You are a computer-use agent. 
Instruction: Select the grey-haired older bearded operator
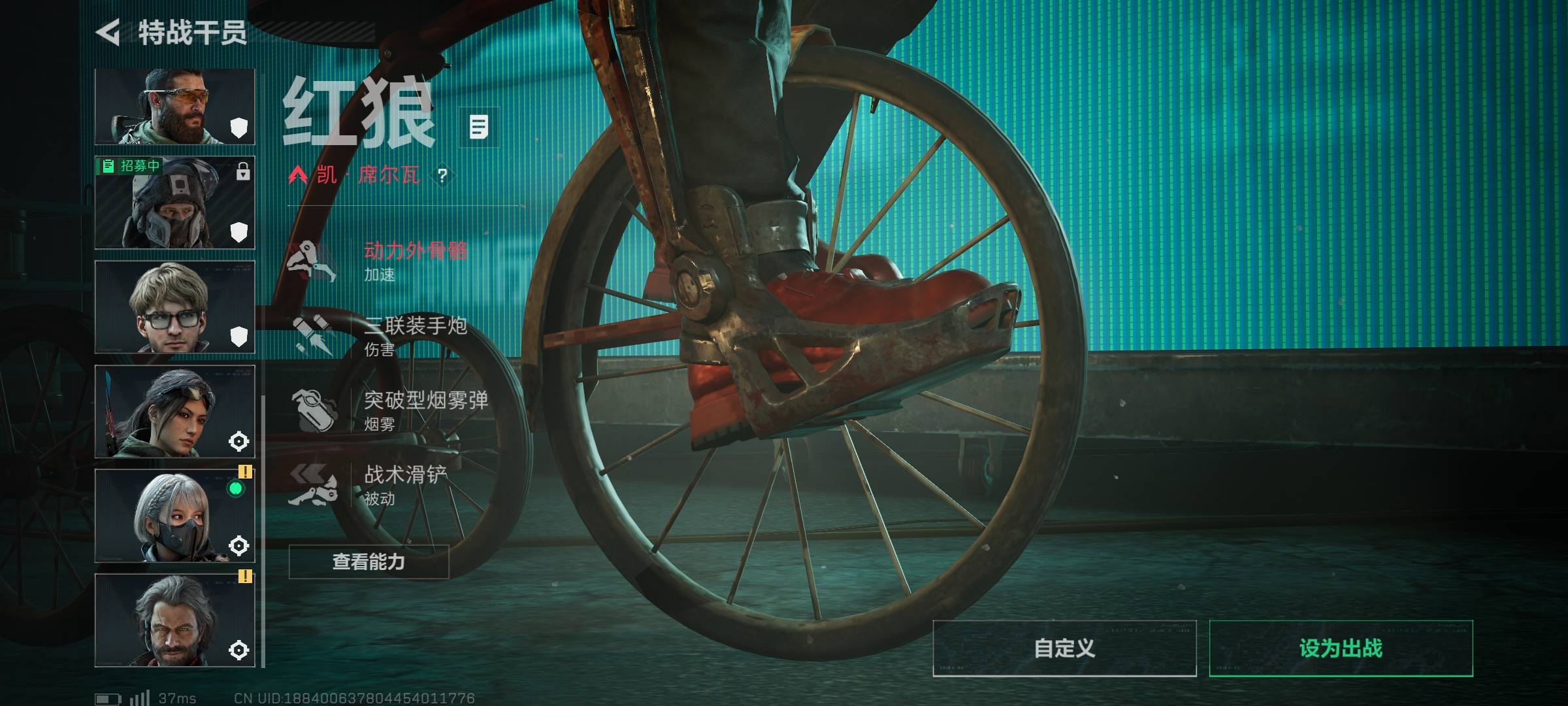[x=174, y=621]
